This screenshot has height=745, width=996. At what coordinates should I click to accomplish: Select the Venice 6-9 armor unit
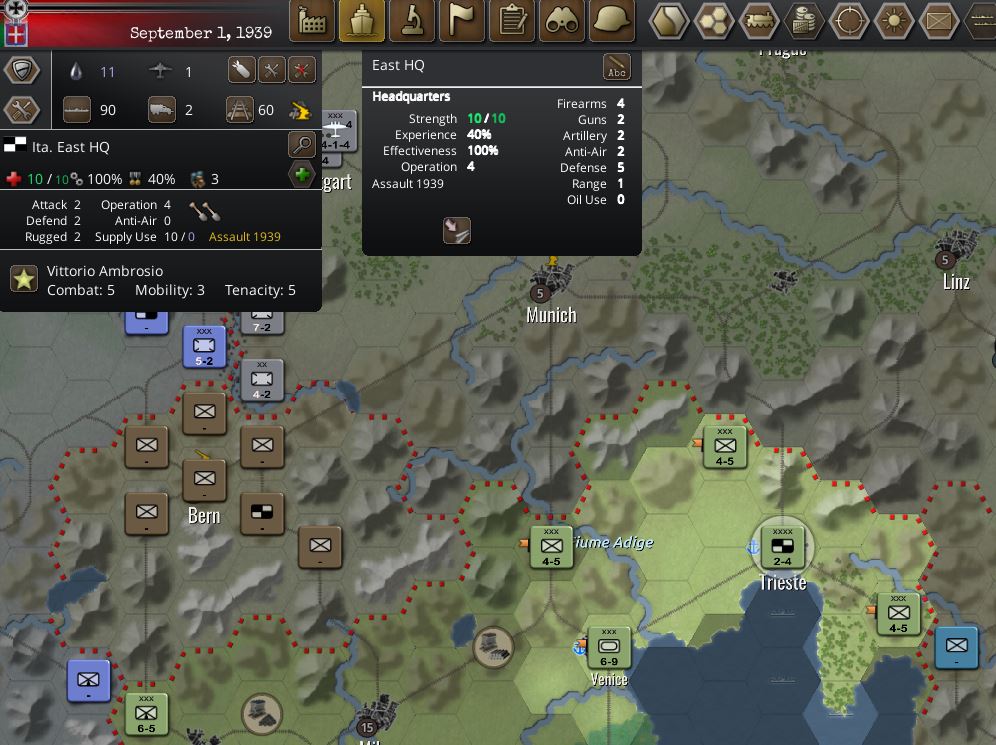click(608, 647)
